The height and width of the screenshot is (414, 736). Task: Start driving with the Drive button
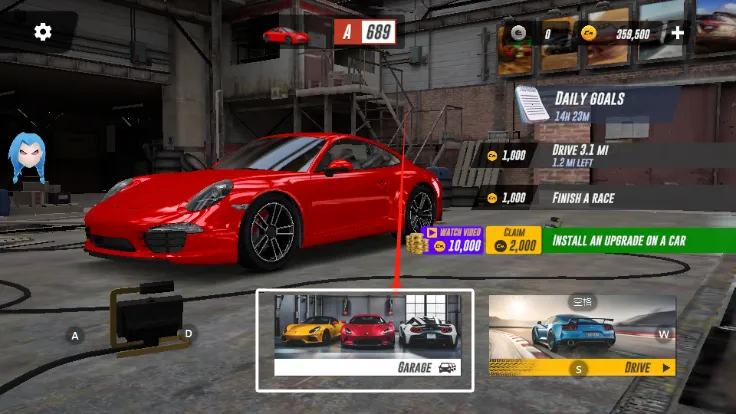(x=581, y=336)
